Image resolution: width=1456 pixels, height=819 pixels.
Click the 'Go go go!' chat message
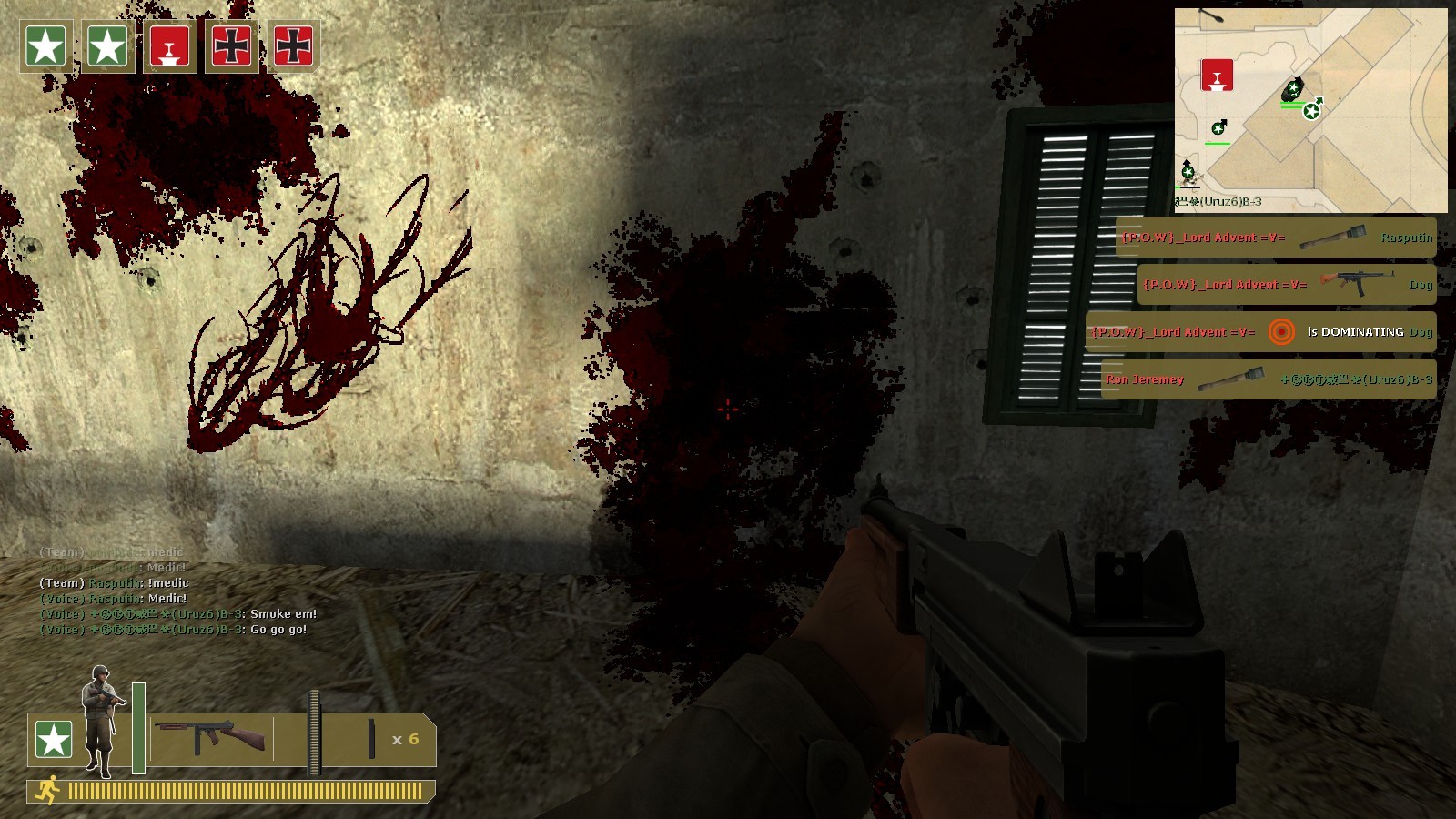click(173, 630)
